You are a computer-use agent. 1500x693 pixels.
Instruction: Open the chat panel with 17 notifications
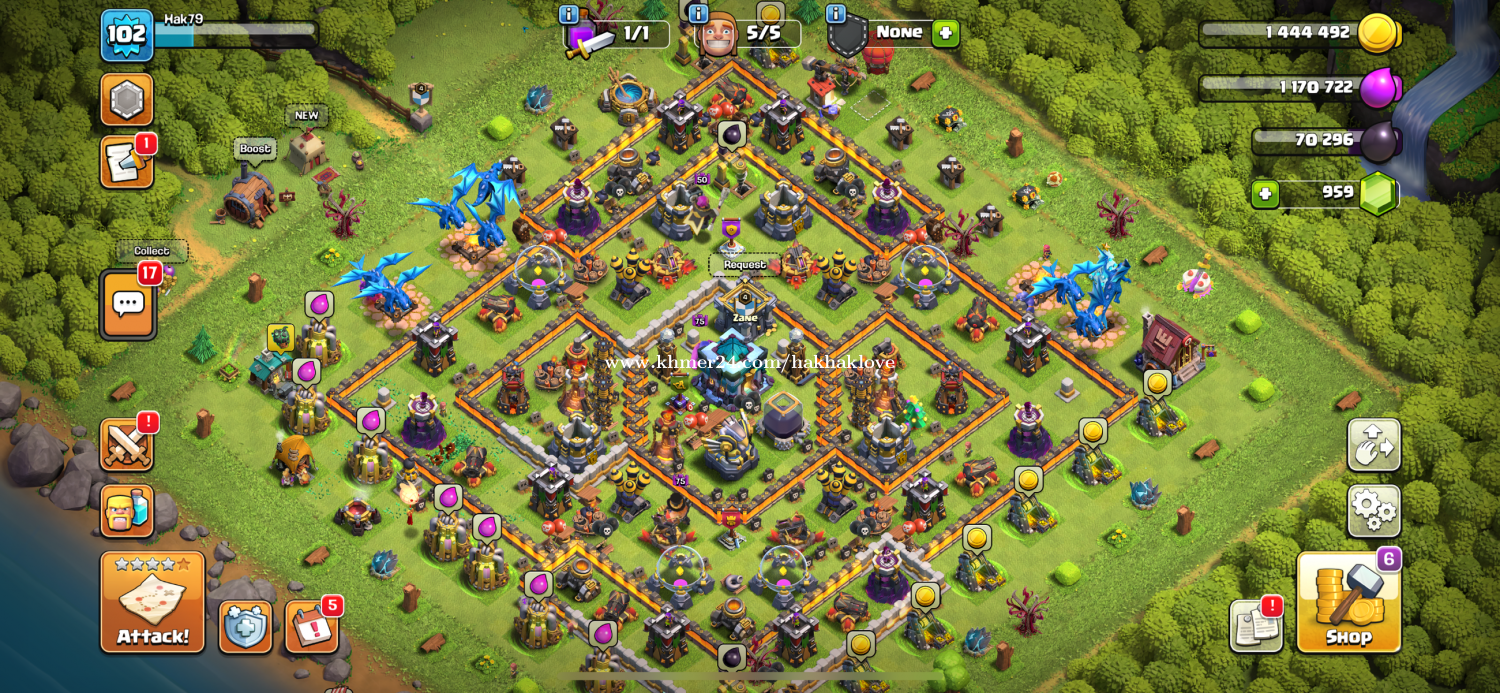point(128,304)
